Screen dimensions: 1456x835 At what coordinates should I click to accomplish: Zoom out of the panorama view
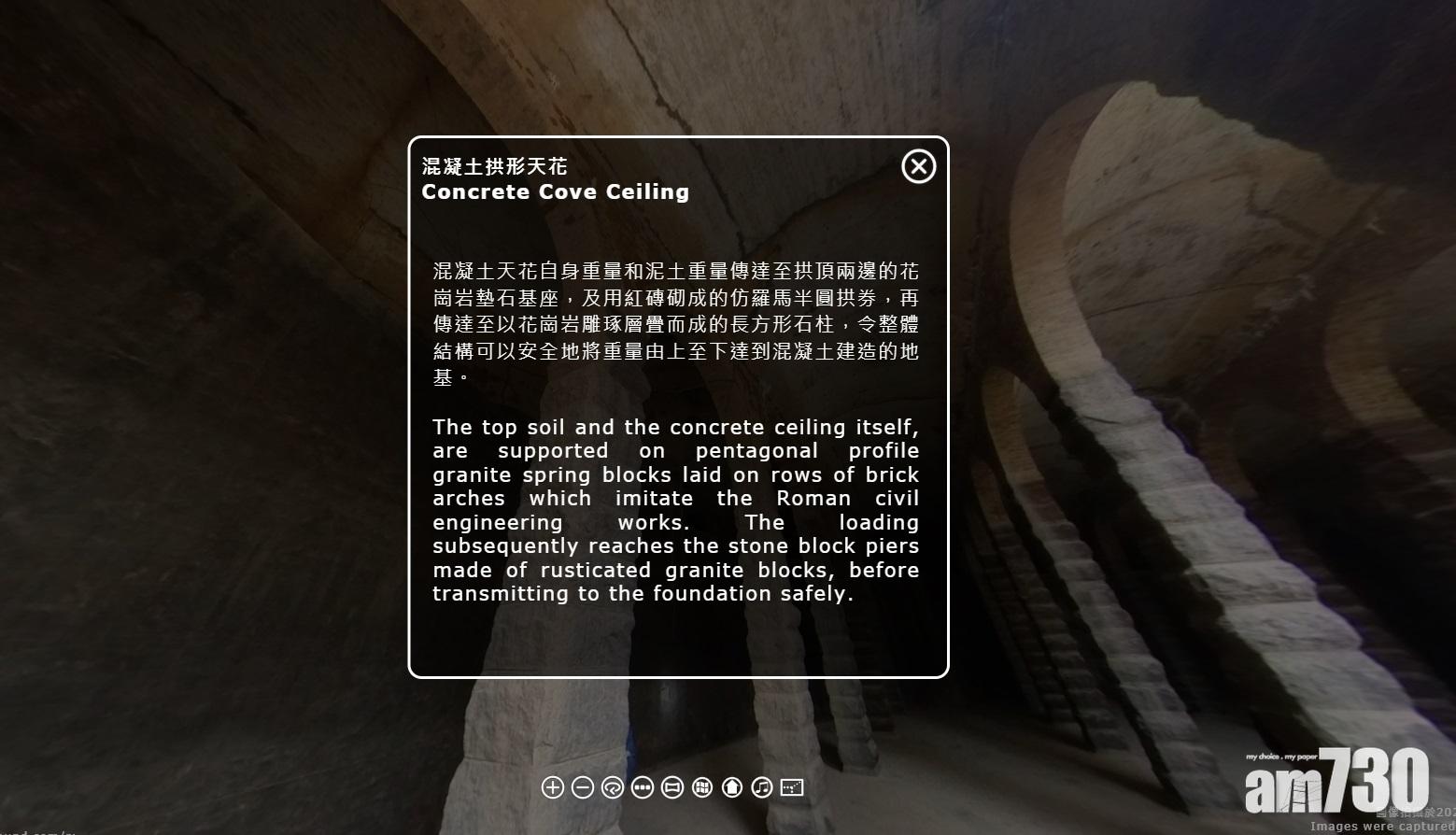tap(582, 787)
